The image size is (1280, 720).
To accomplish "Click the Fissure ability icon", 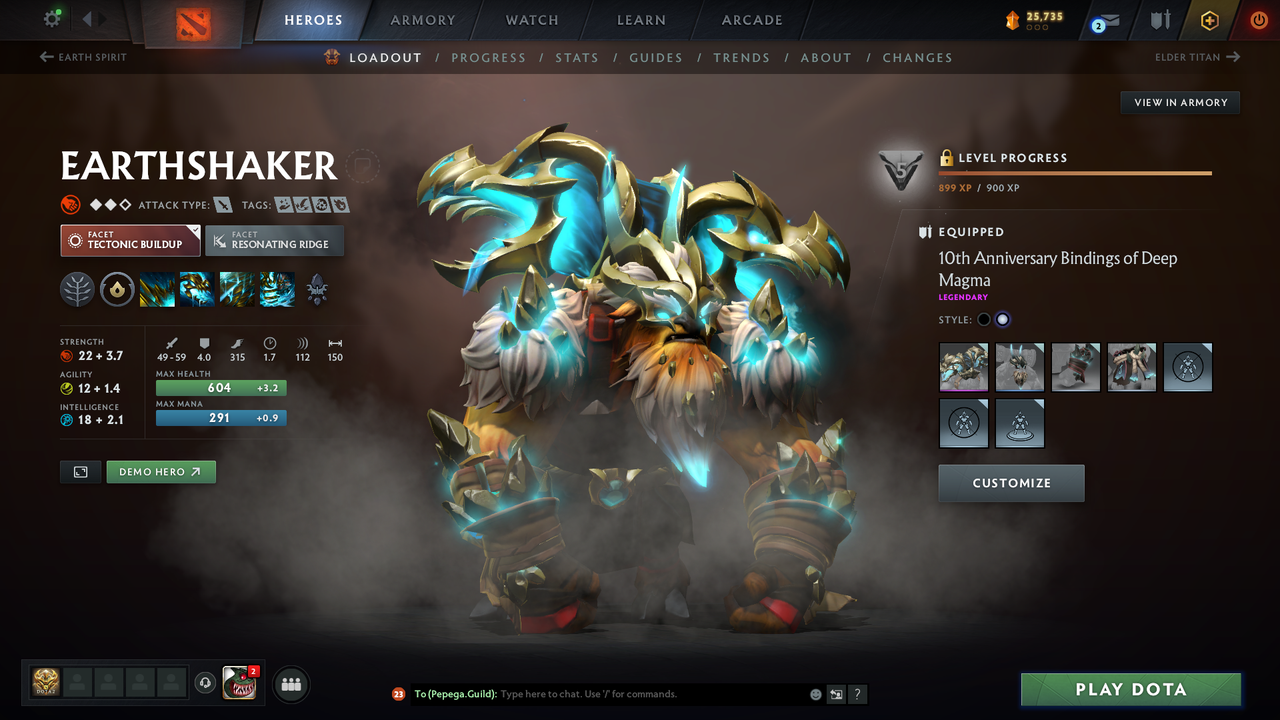I will coord(156,289).
